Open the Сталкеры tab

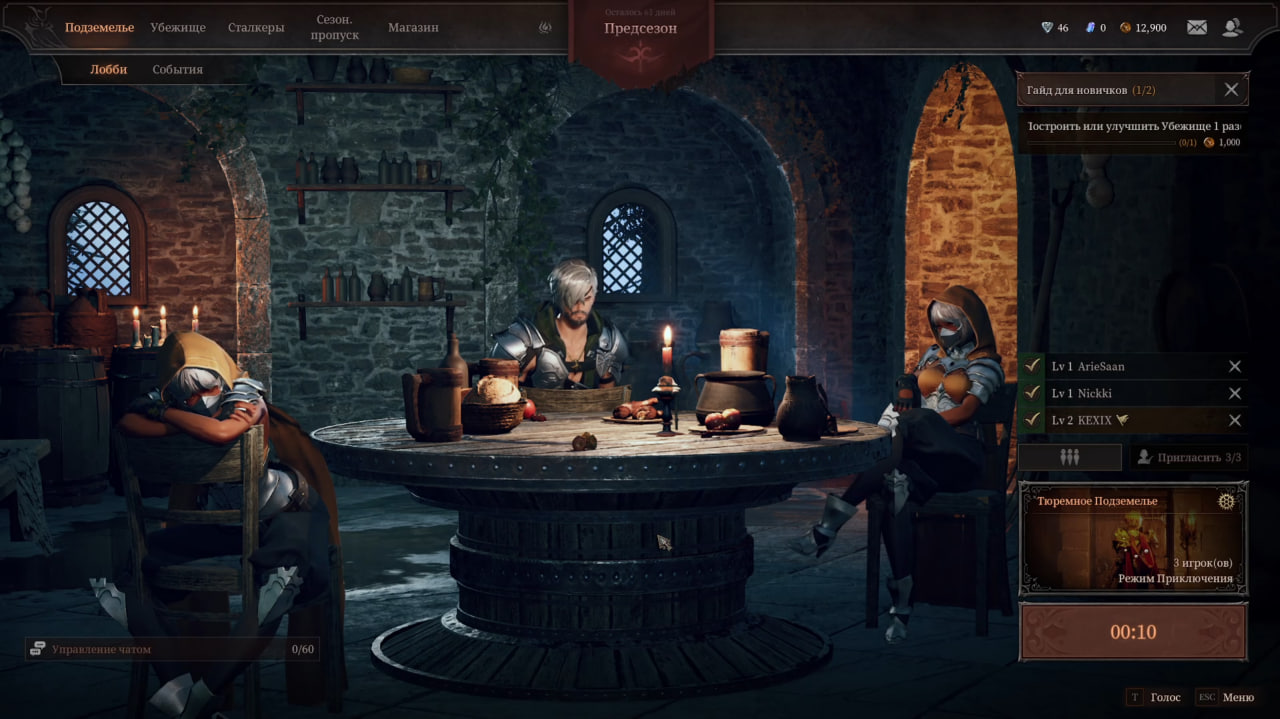[x=256, y=27]
